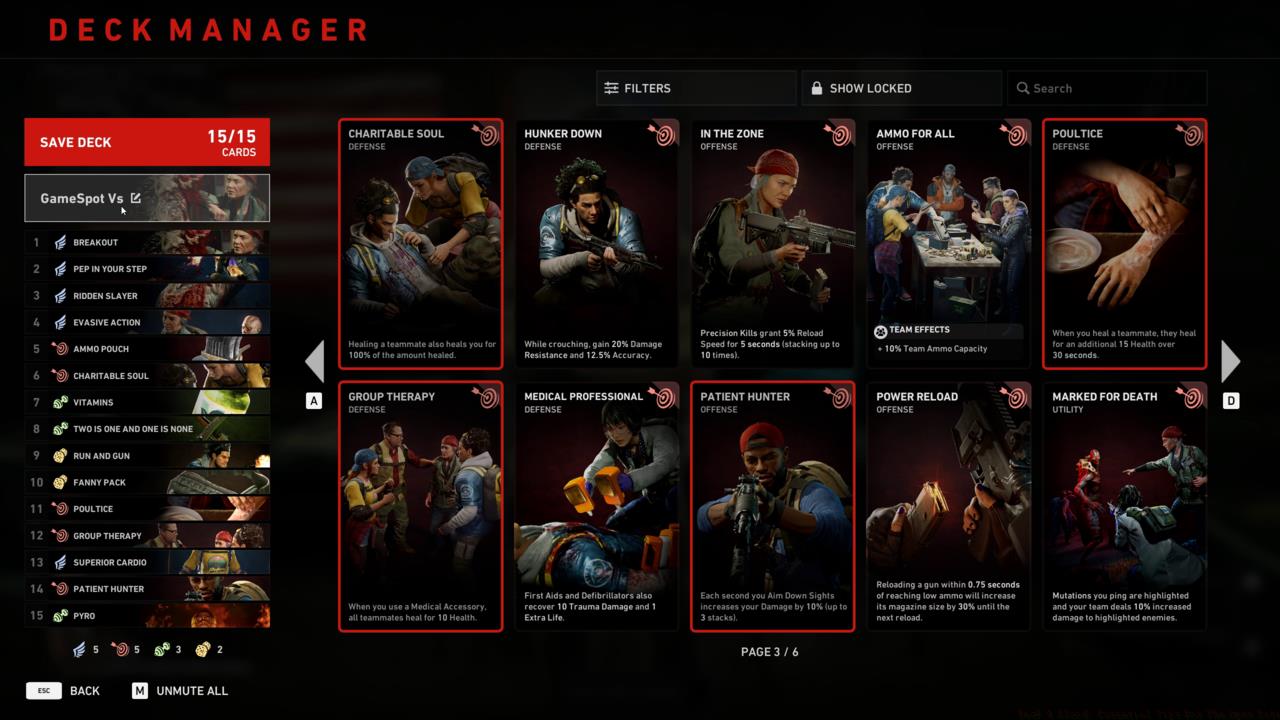Choose the Marked For Death card
The height and width of the screenshot is (720, 1280).
click(x=1124, y=507)
